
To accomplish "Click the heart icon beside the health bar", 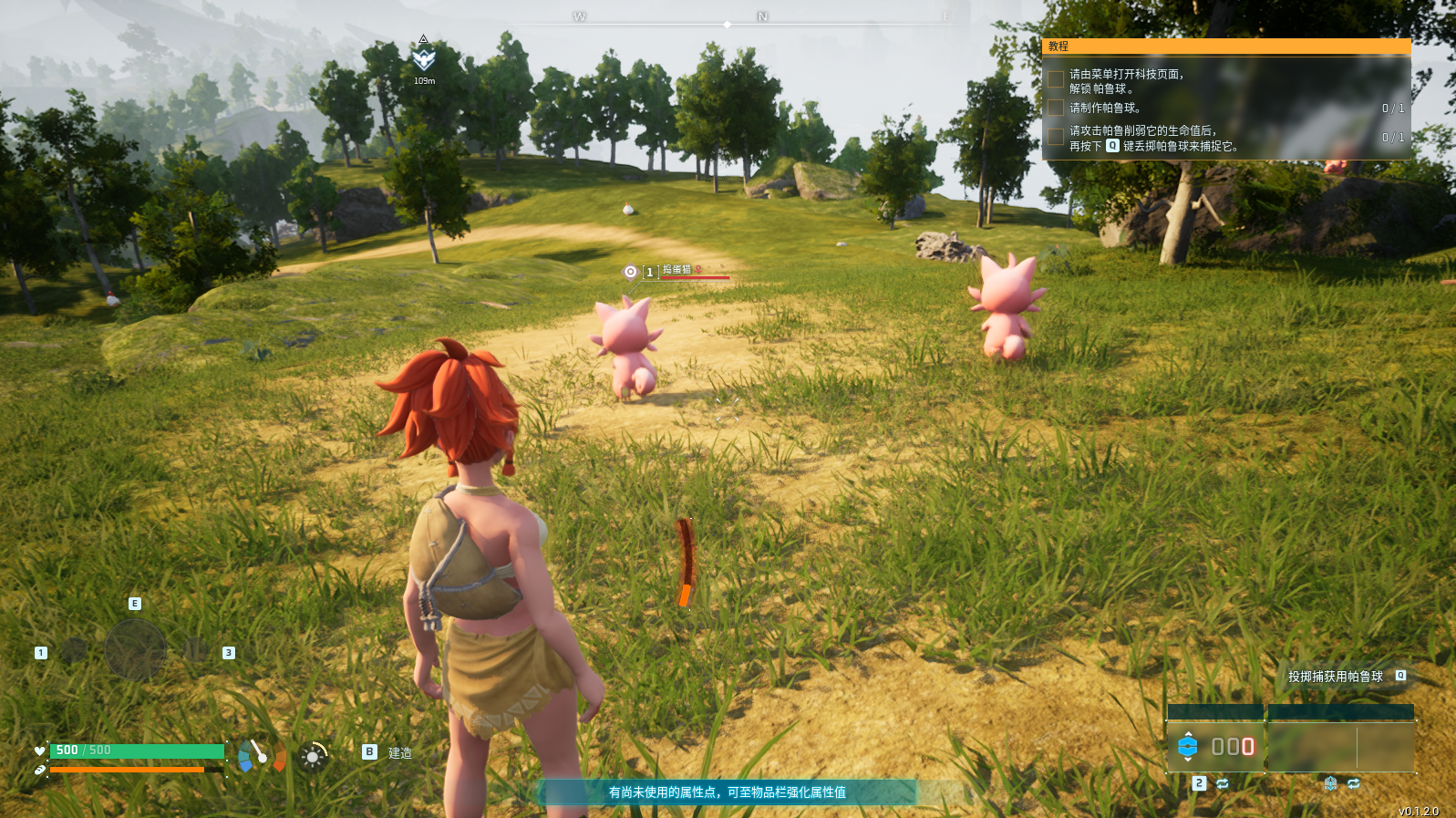I will (39, 751).
